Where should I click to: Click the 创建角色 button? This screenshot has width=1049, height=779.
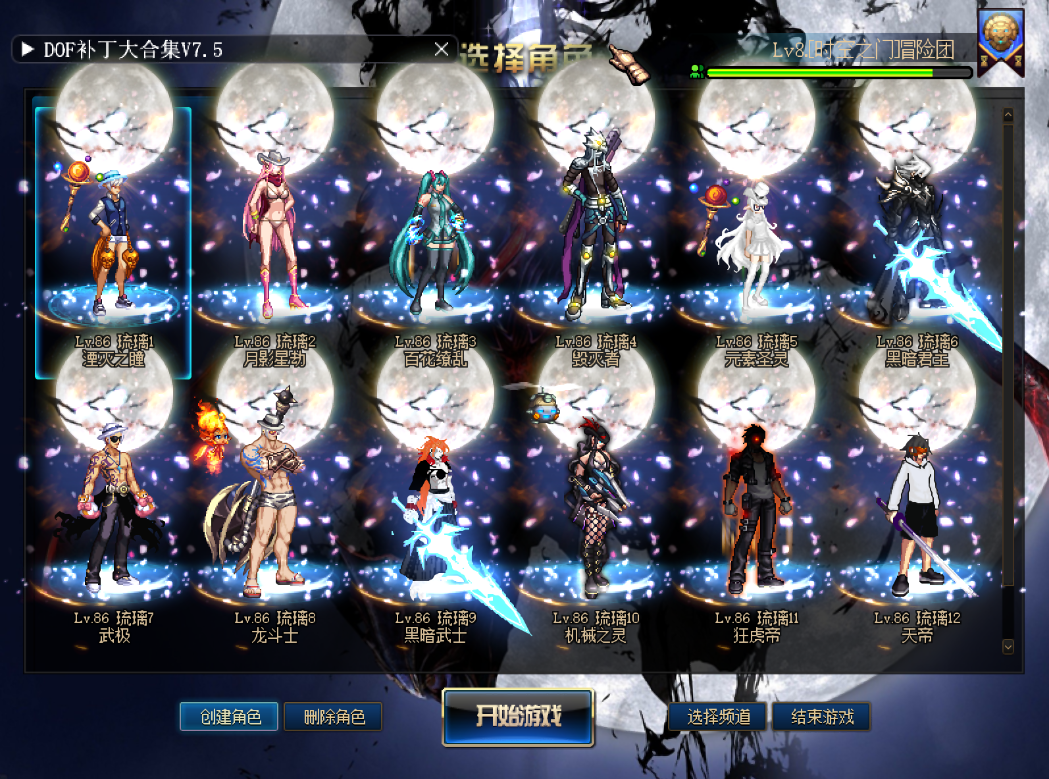click(230, 717)
